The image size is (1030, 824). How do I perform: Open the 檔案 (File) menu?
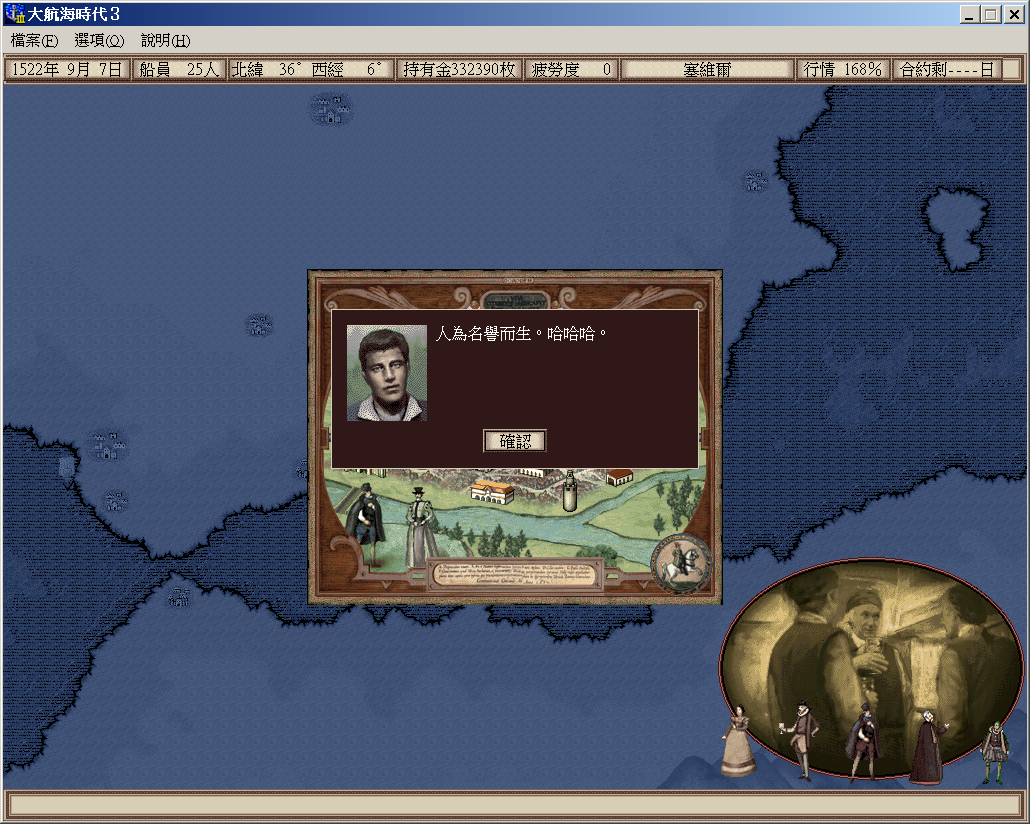34,41
